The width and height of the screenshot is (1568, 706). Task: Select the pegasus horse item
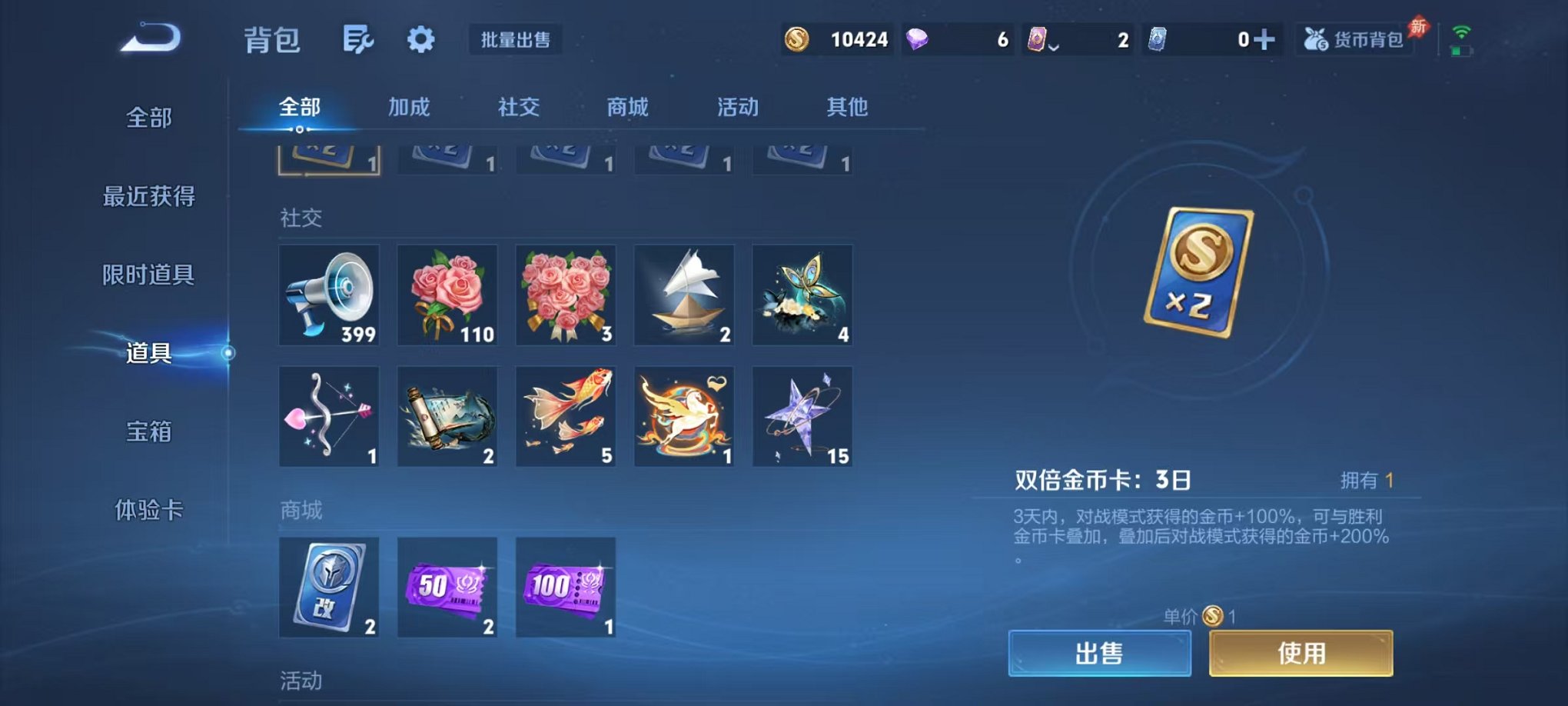(x=683, y=415)
